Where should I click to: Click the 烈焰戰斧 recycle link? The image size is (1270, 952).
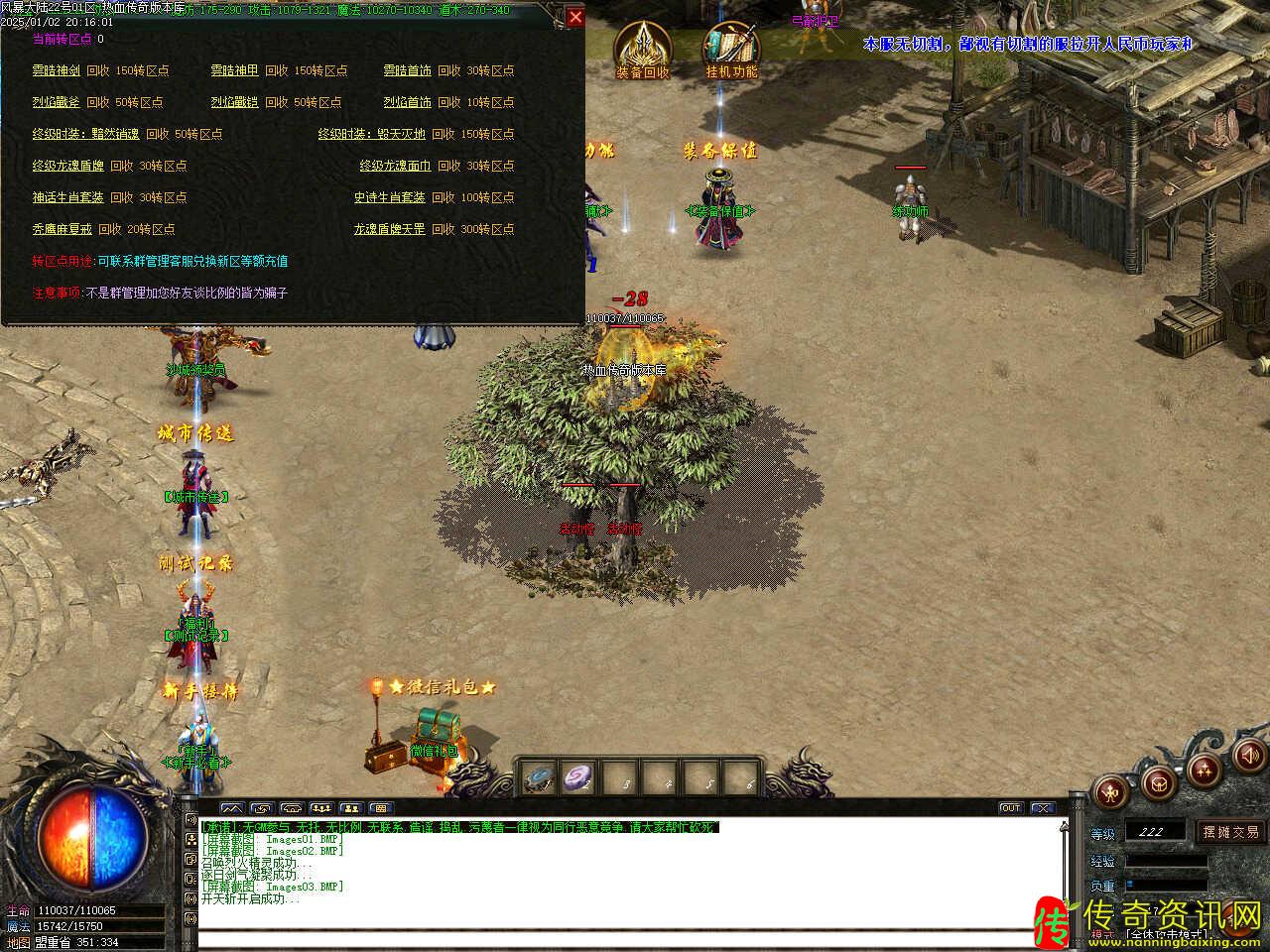coord(56,103)
